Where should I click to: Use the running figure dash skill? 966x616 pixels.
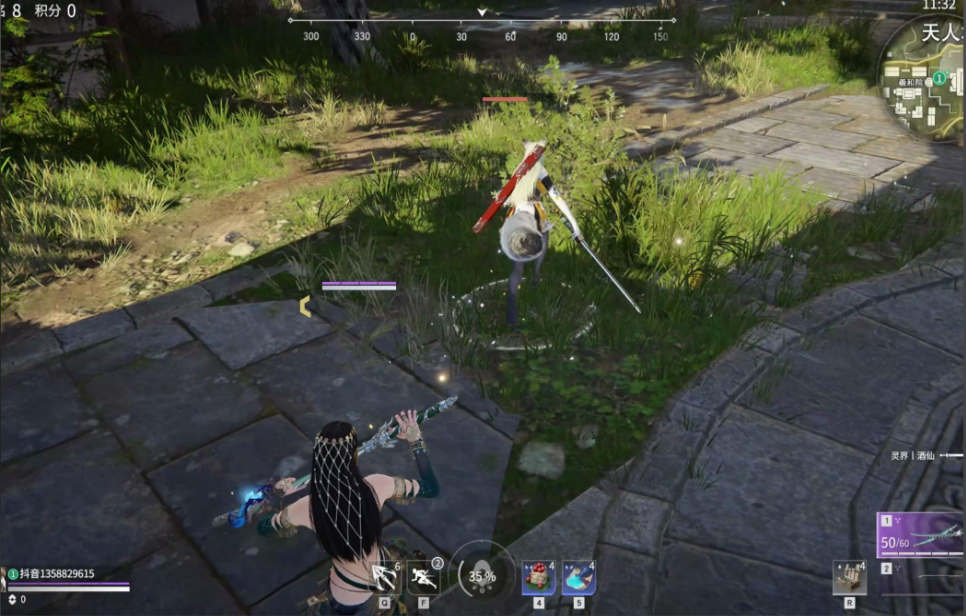(x=423, y=578)
